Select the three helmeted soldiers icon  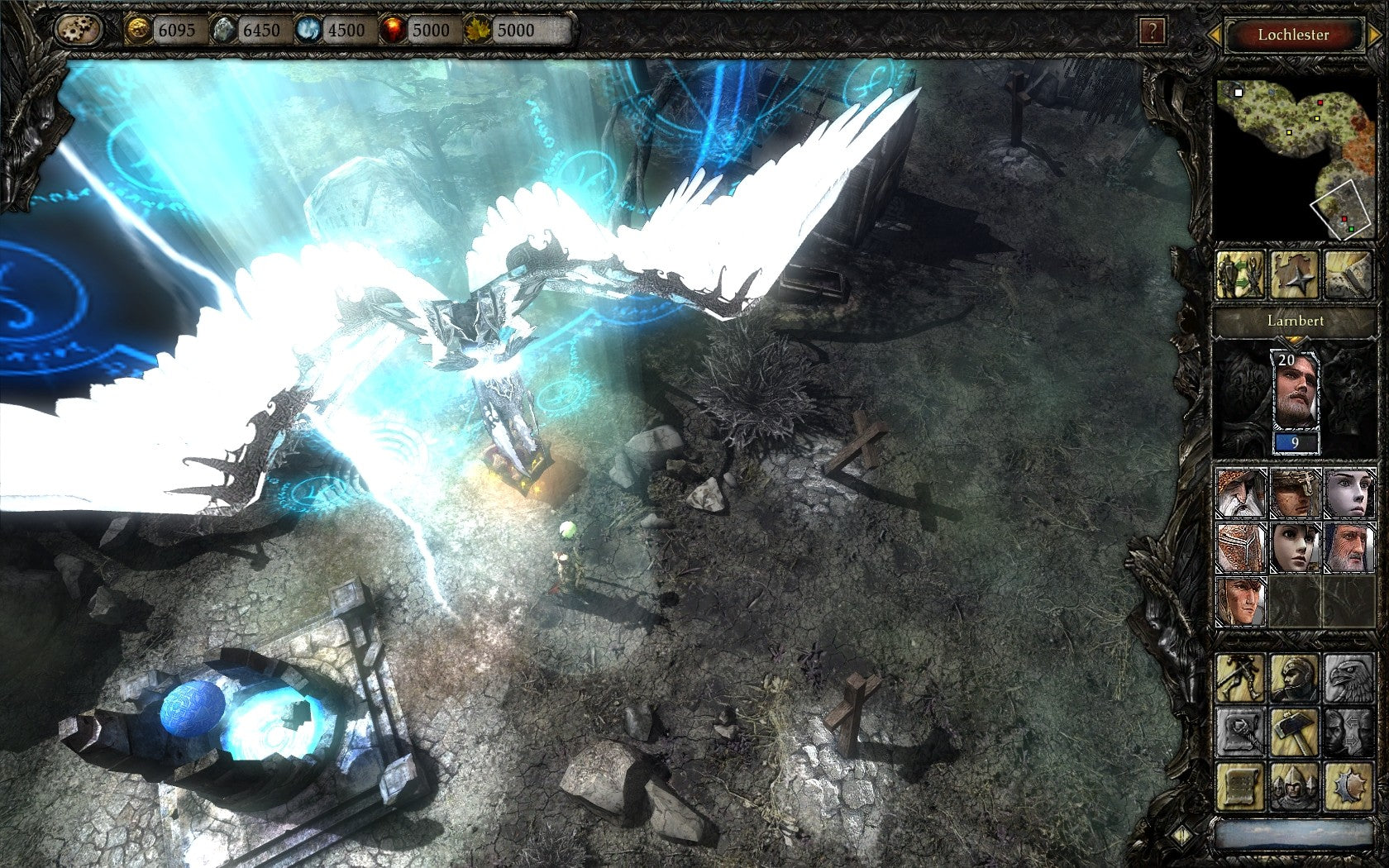tap(1294, 786)
